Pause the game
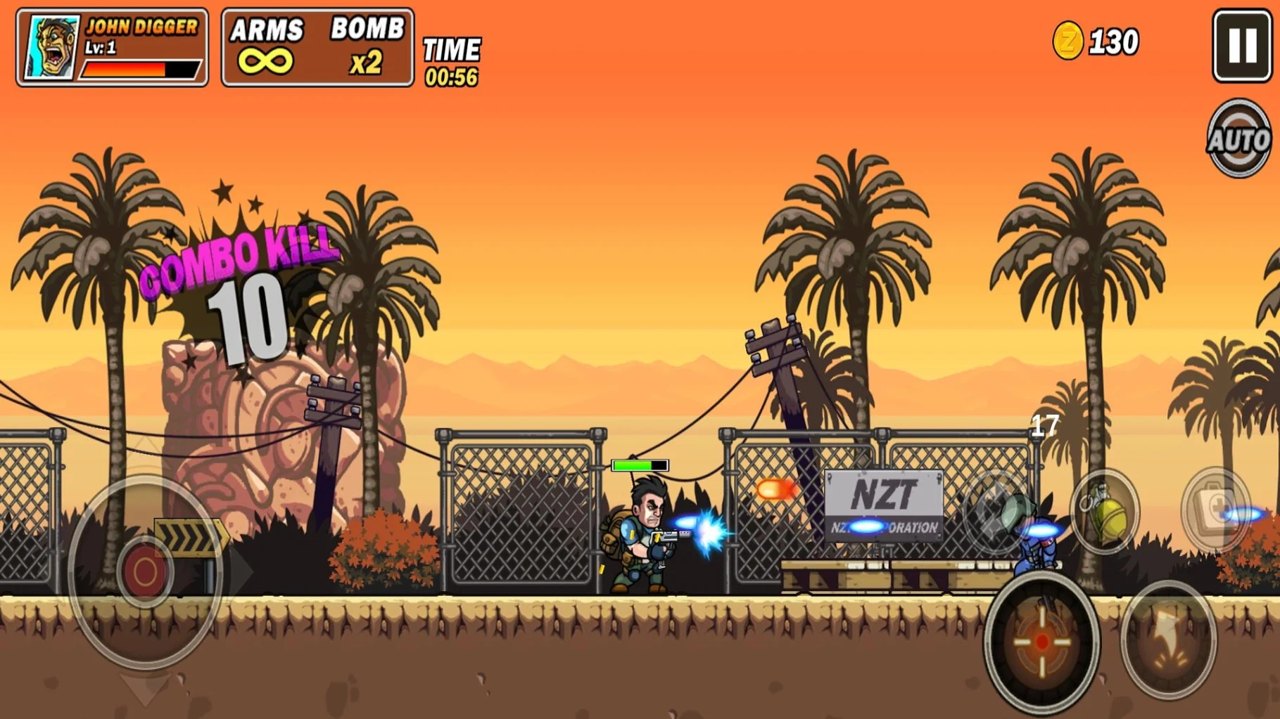This screenshot has height=719, width=1280. (x=1242, y=46)
